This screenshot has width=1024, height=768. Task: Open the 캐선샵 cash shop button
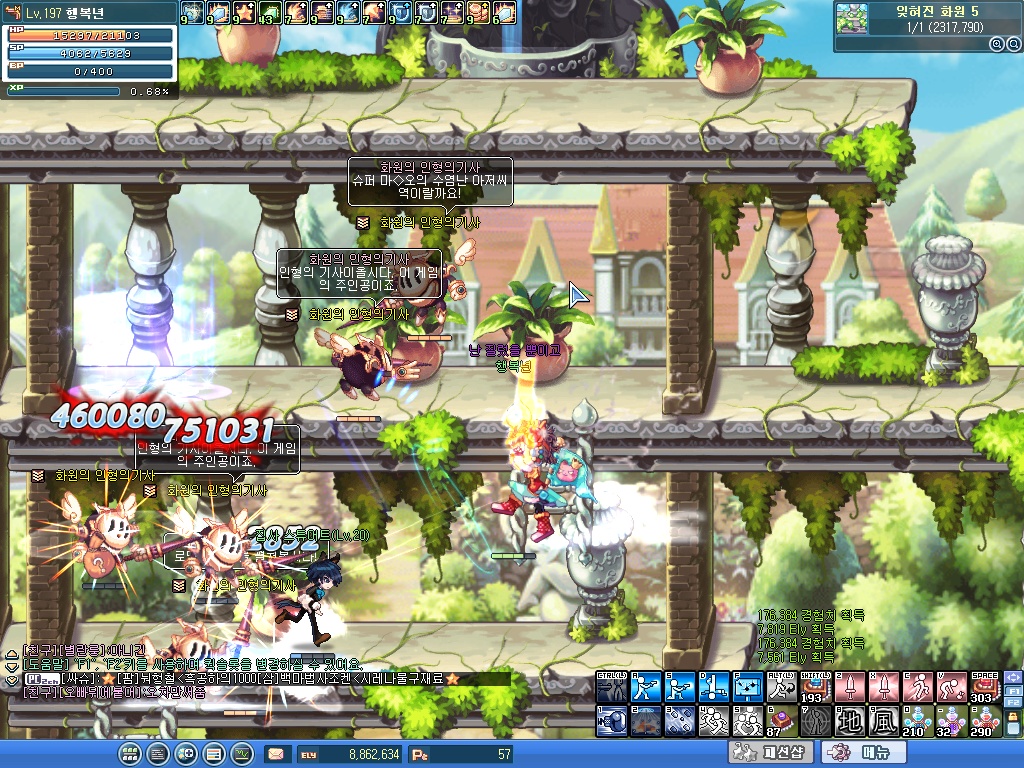(771, 752)
